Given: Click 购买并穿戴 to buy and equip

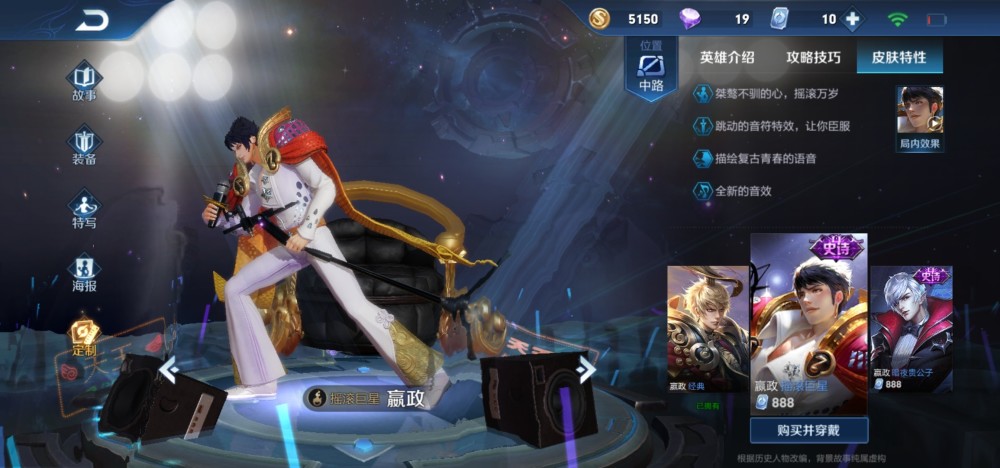Looking at the screenshot, I should [x=808, y=430].
